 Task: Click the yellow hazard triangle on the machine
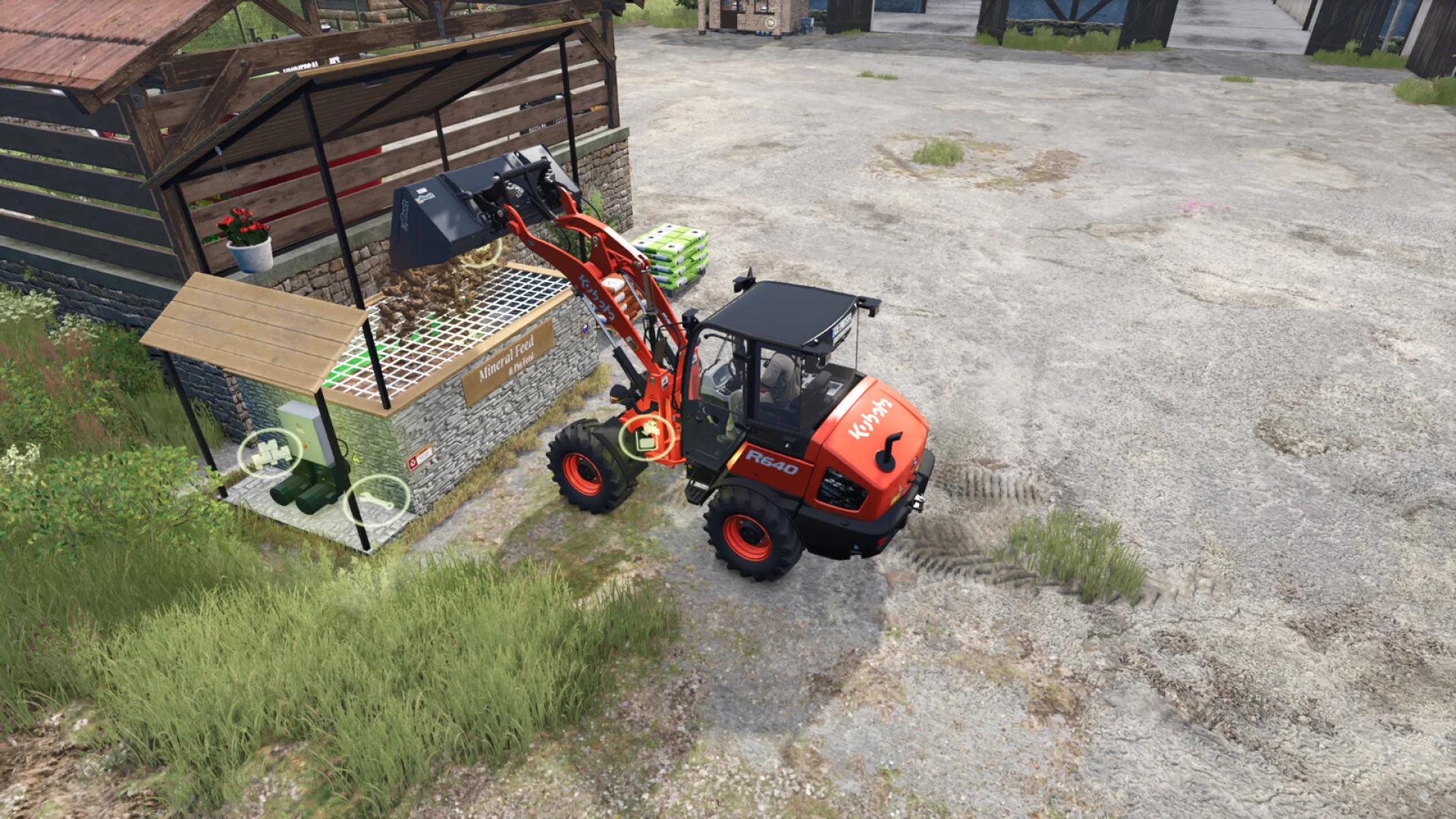pos(356,457)
